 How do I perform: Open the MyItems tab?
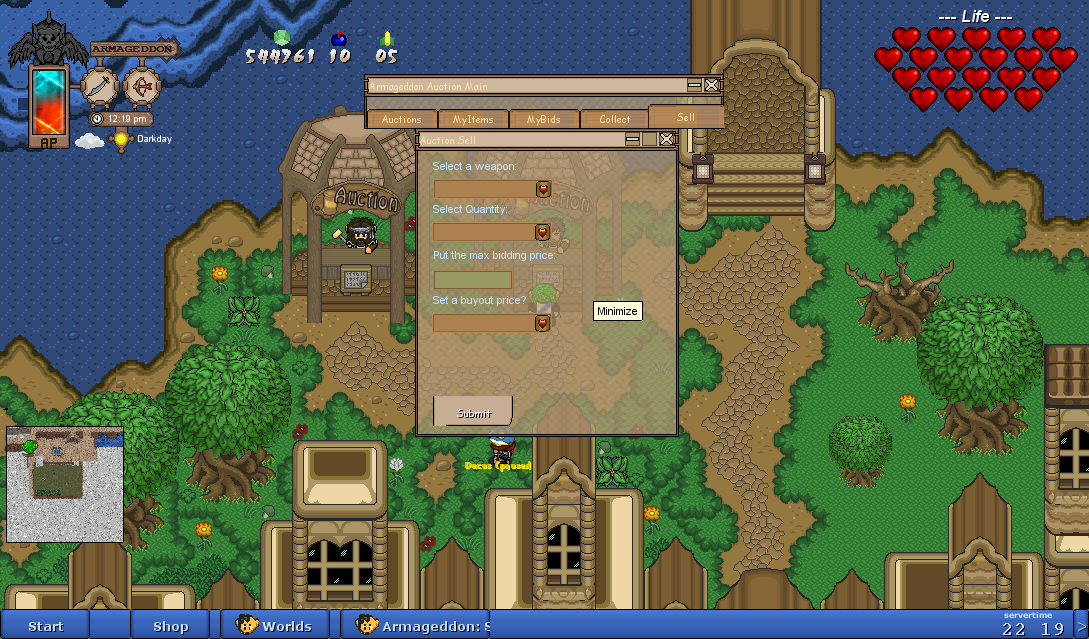[x=473, y=119]
